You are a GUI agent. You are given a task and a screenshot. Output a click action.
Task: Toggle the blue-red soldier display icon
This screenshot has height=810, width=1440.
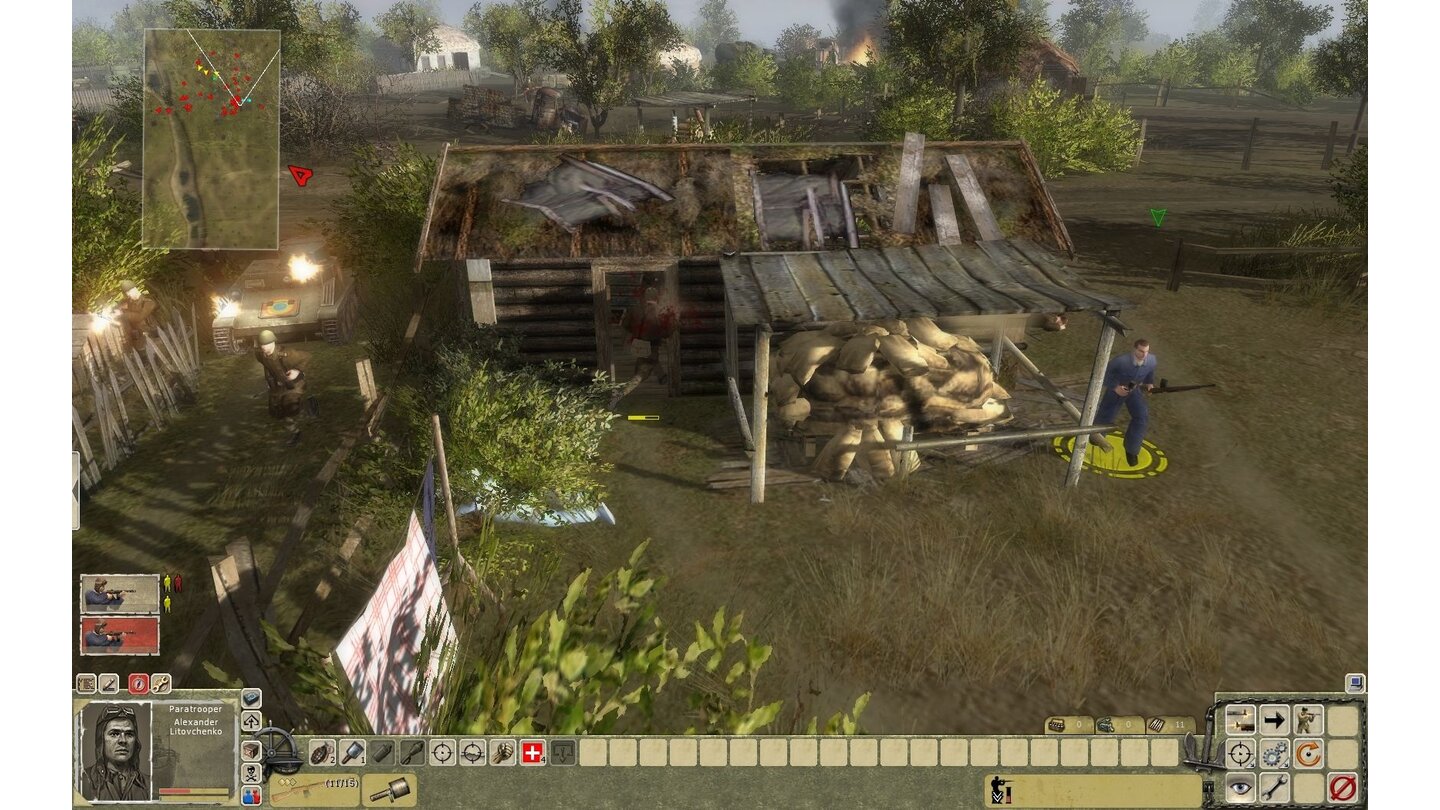pyautogui.click(x=250, y=795)
